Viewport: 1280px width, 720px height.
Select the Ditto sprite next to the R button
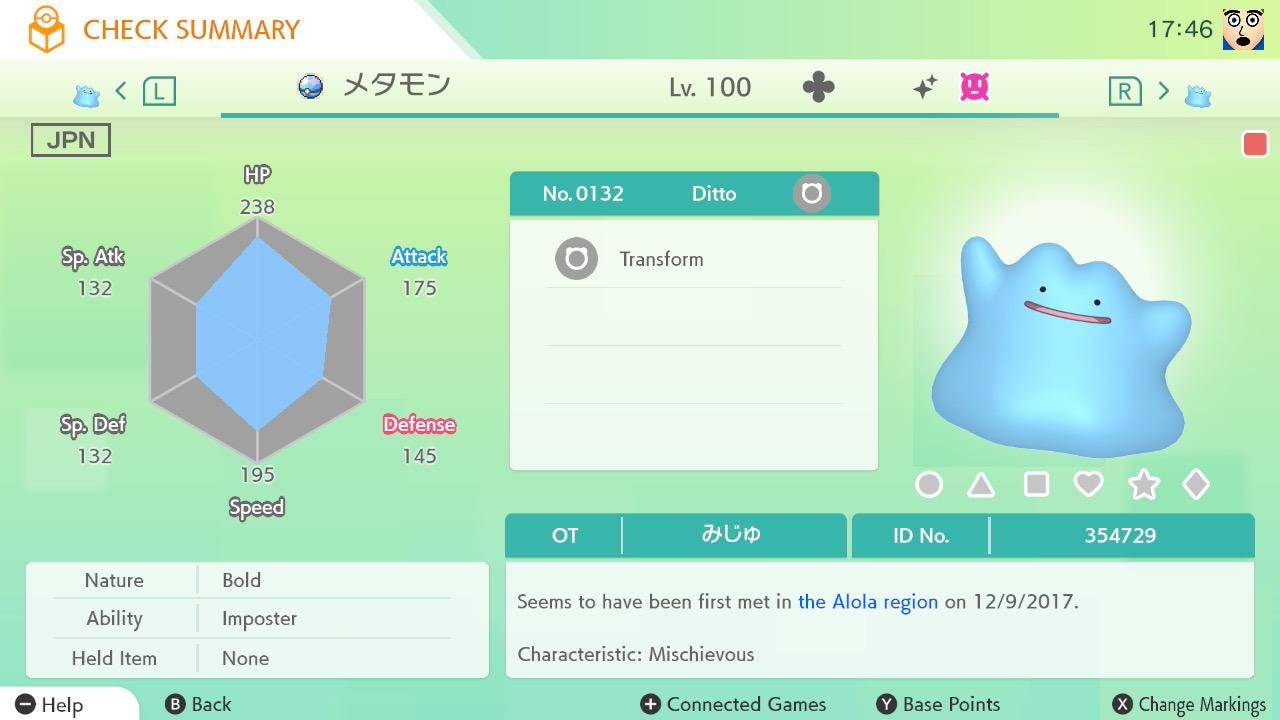click(1197, 91)
